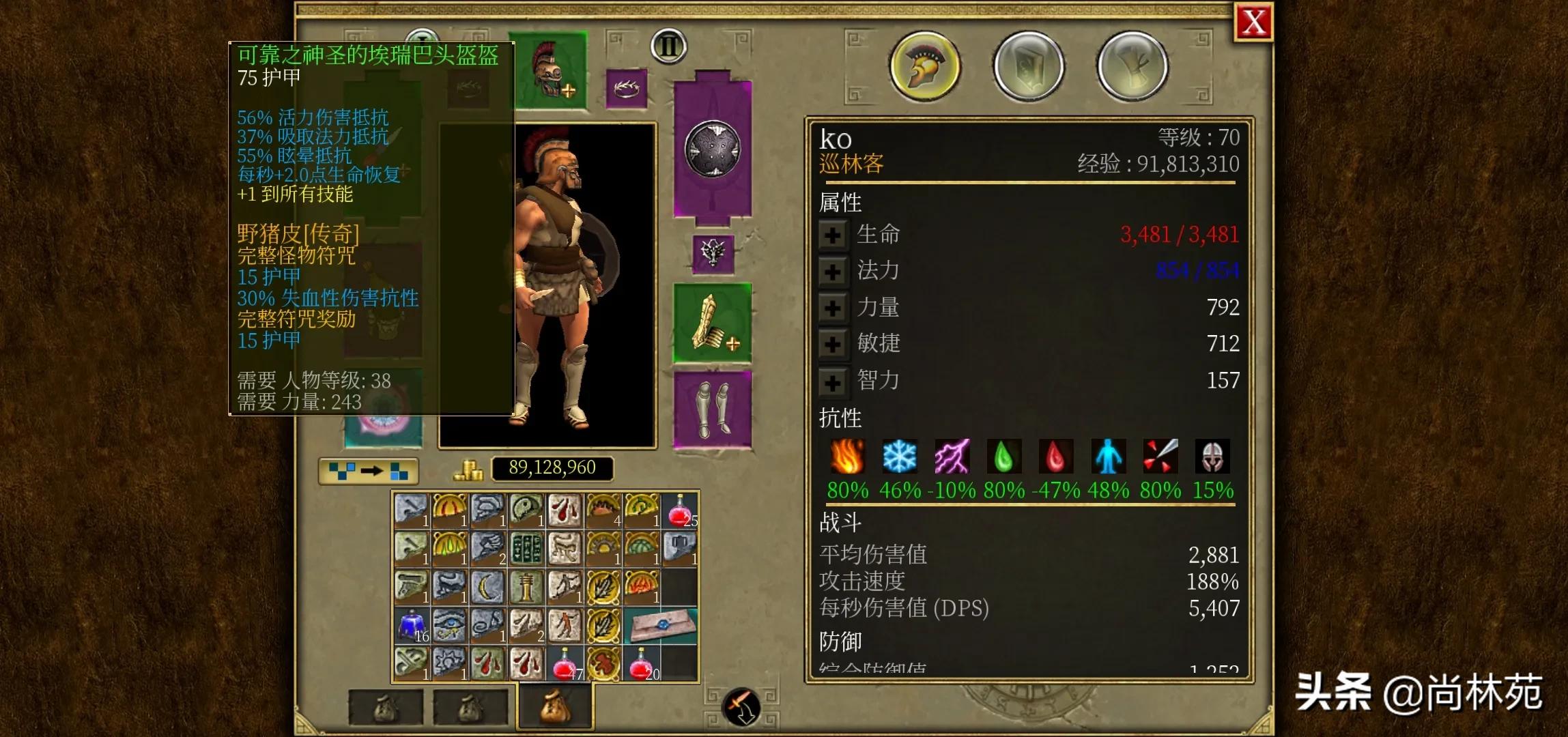This screenshot has height=737, width=1568.
Task: Close the character inventory window
Action: click(x=1253, y=23)
